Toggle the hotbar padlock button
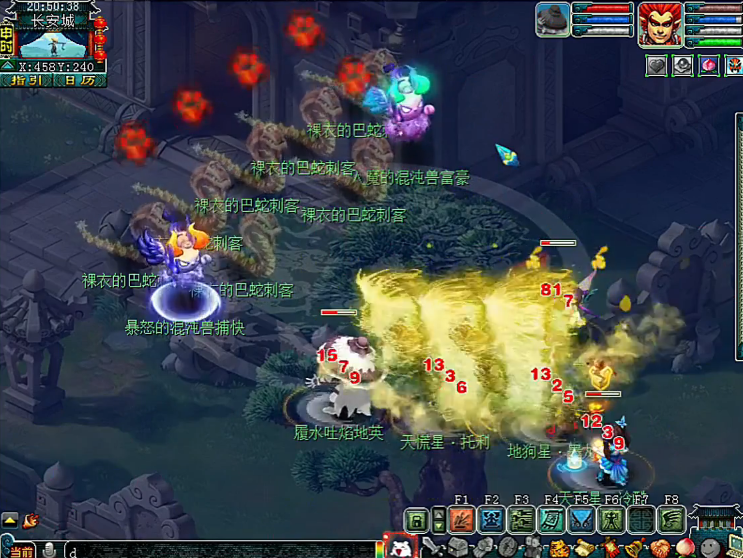The width and height of the screenshot is (743, 558). pos(417,520)
